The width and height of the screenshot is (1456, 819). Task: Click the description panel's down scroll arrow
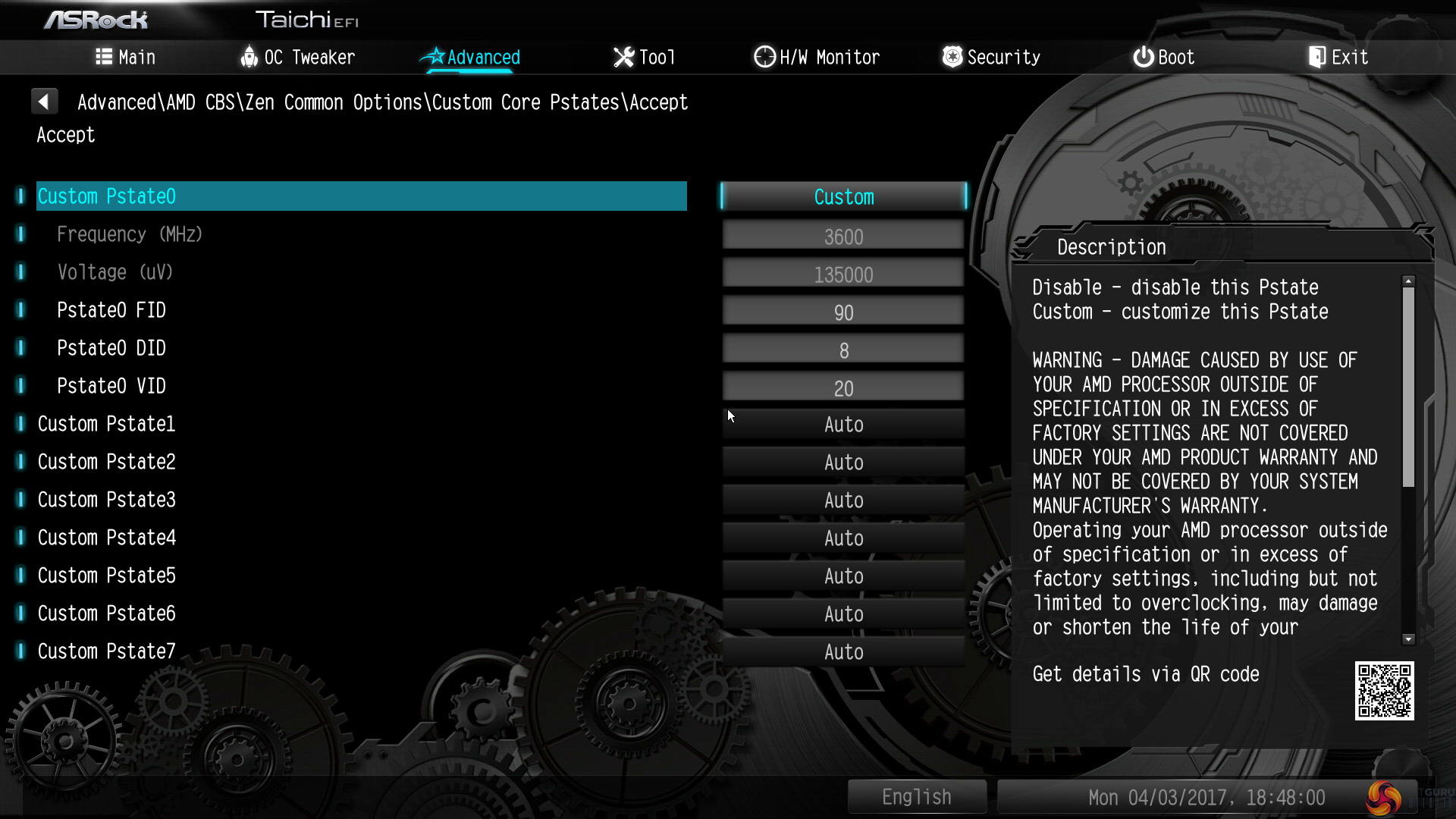pos(1408,639)
